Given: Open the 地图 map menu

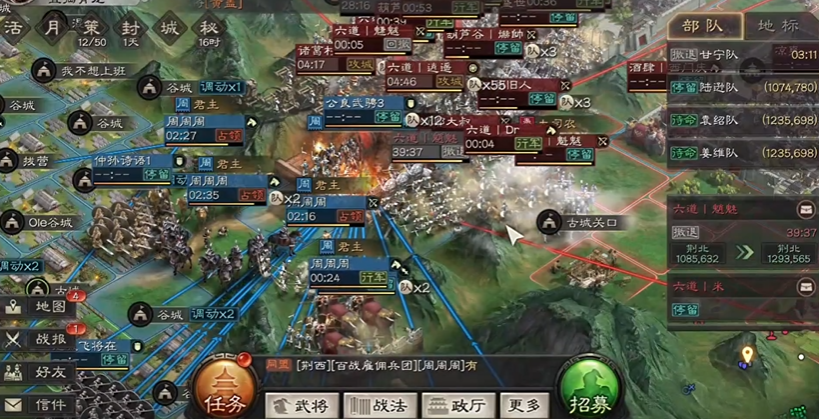Looking at the screenshot, I should click(38, 307).
